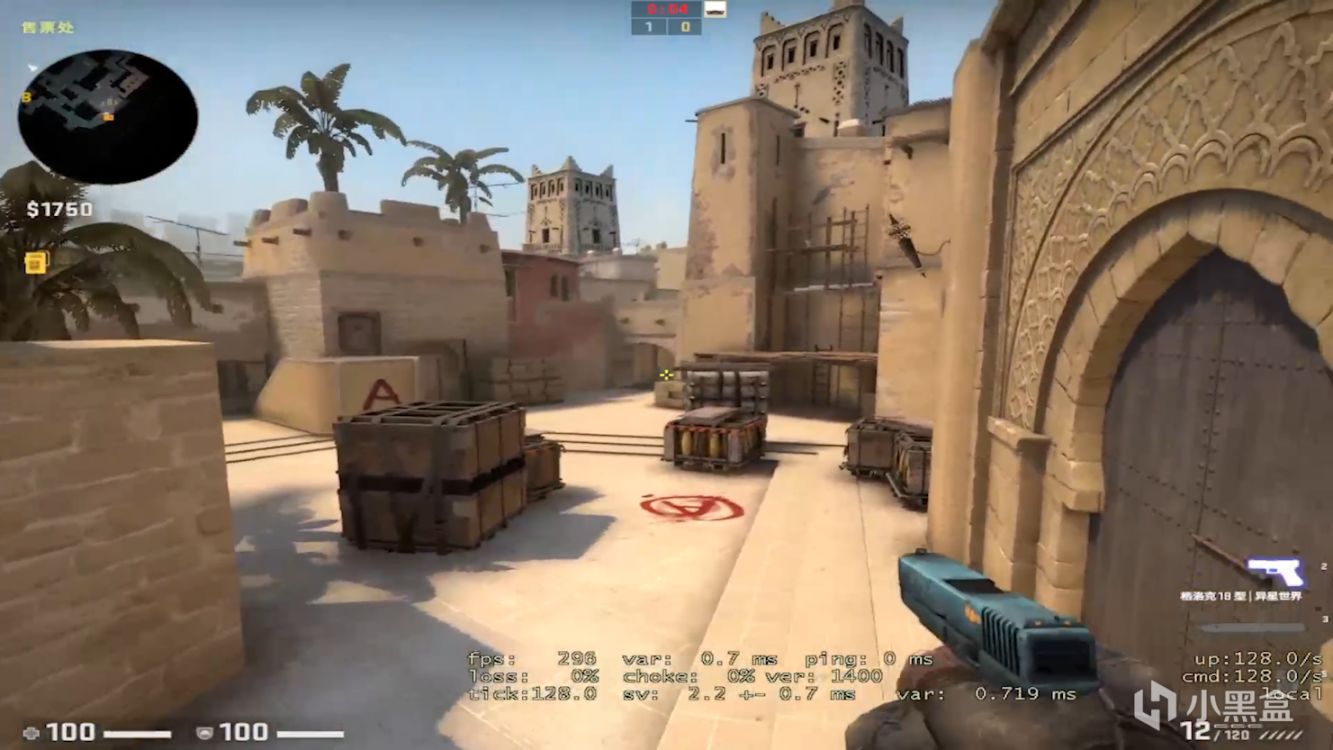Screen dimensions: 1333x750
Task: Click the weapon name 格洛克18型|异星世界
Action: coord(1240,596)
